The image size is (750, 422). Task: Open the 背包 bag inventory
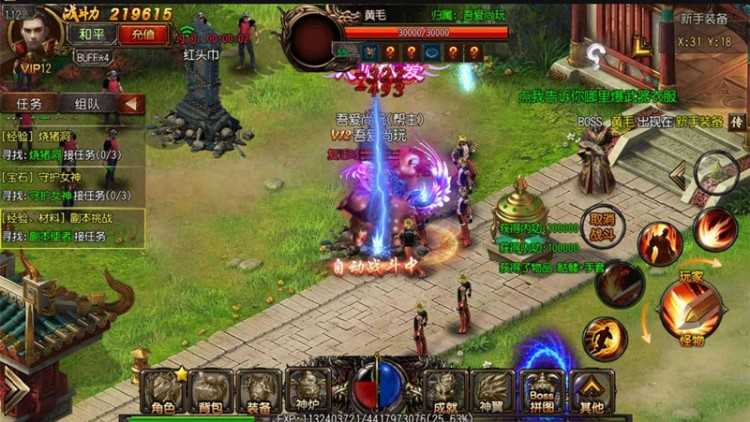pyautogui.click(x=210, y=391)
